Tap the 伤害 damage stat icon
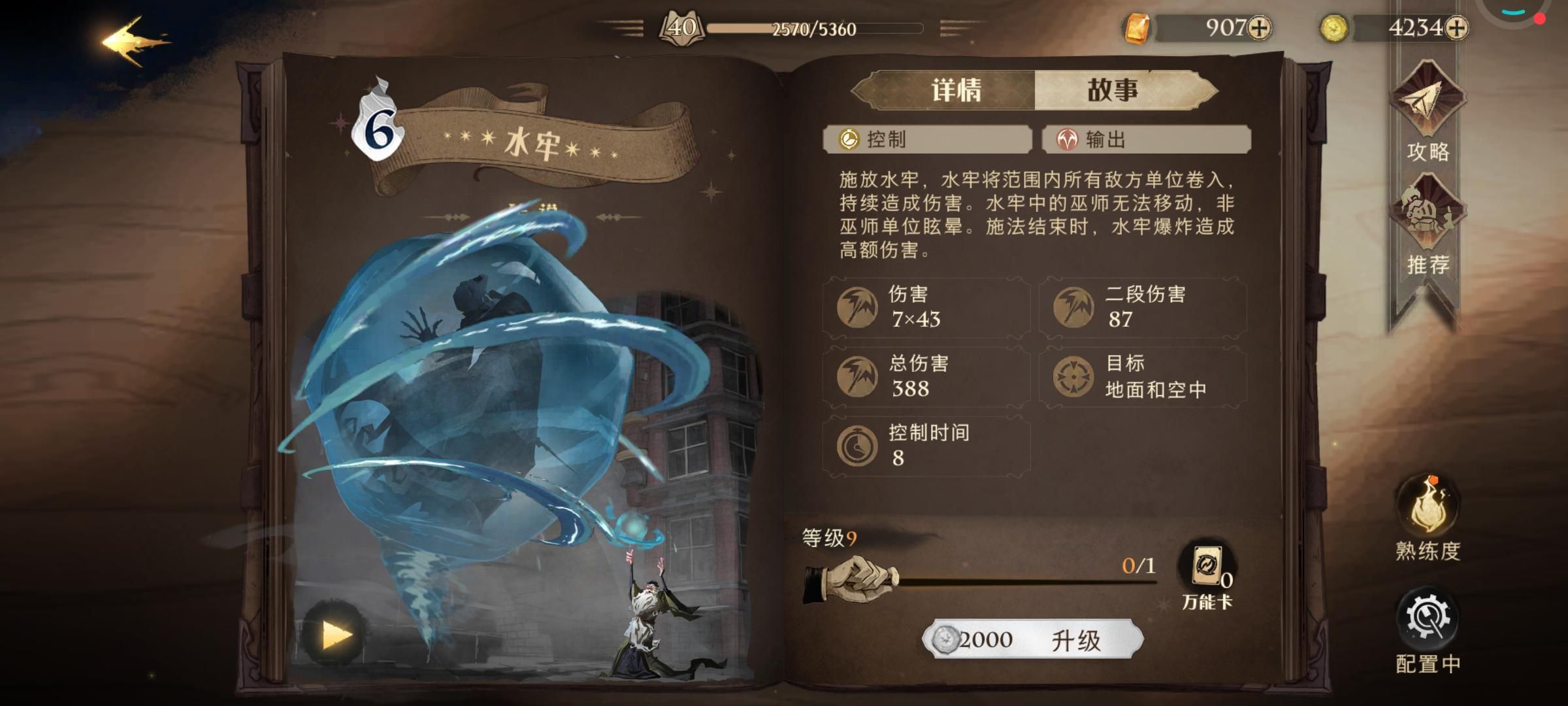 pos(857,307)
